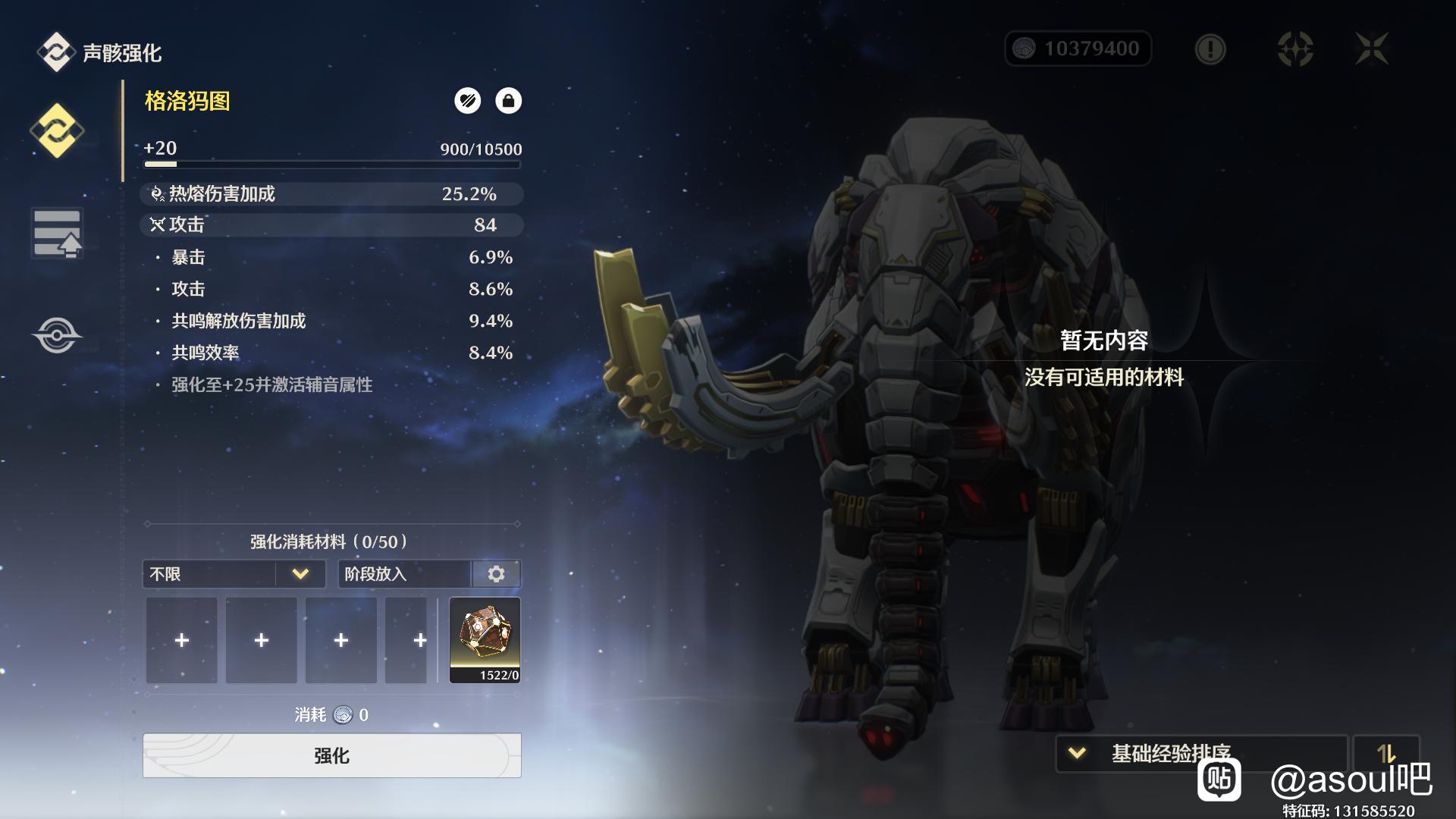The image size is (1456, 819).
Task: Close the echo enhancement screen
Action: (x=1372, y=49)
